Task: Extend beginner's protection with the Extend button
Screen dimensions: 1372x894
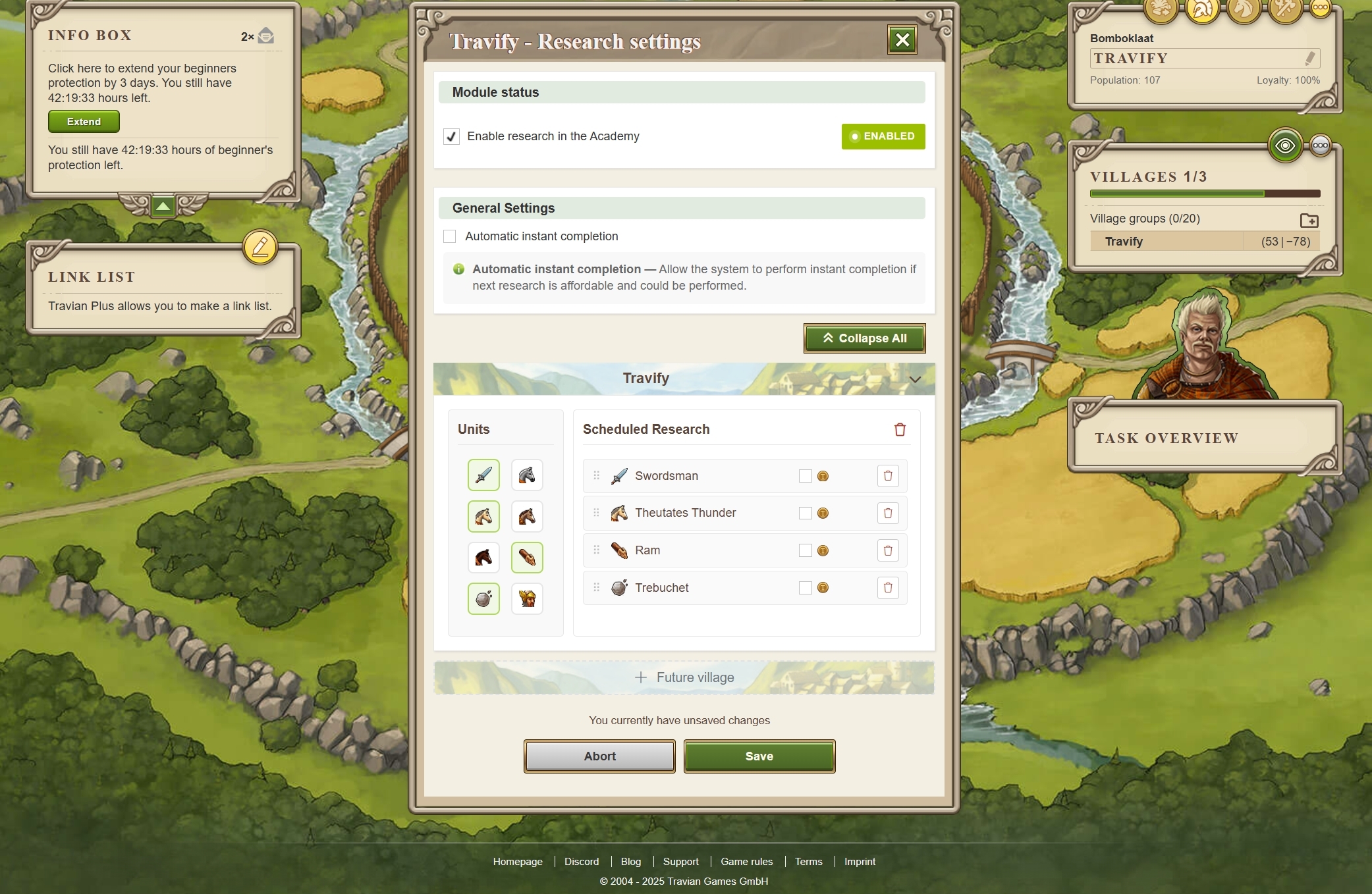Action: coord(84,122)
